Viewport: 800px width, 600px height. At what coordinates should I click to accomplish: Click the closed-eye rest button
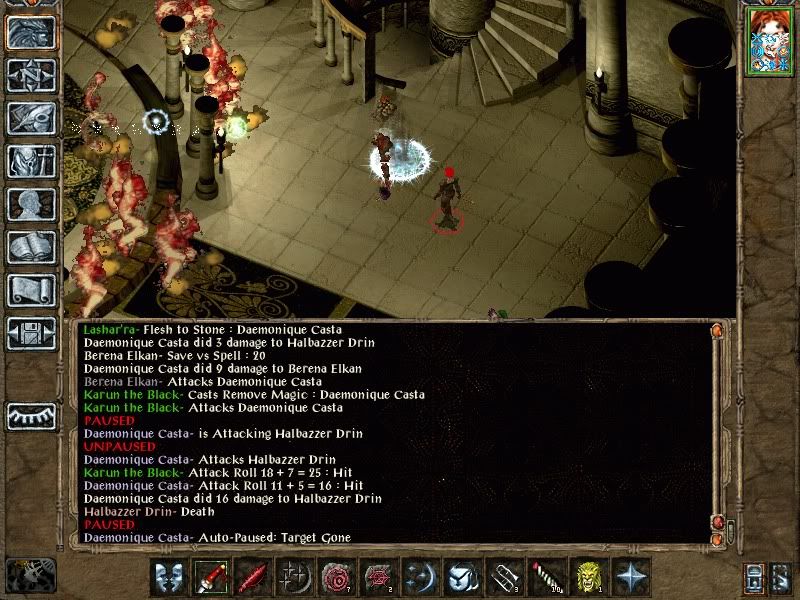tap(31, 415)
